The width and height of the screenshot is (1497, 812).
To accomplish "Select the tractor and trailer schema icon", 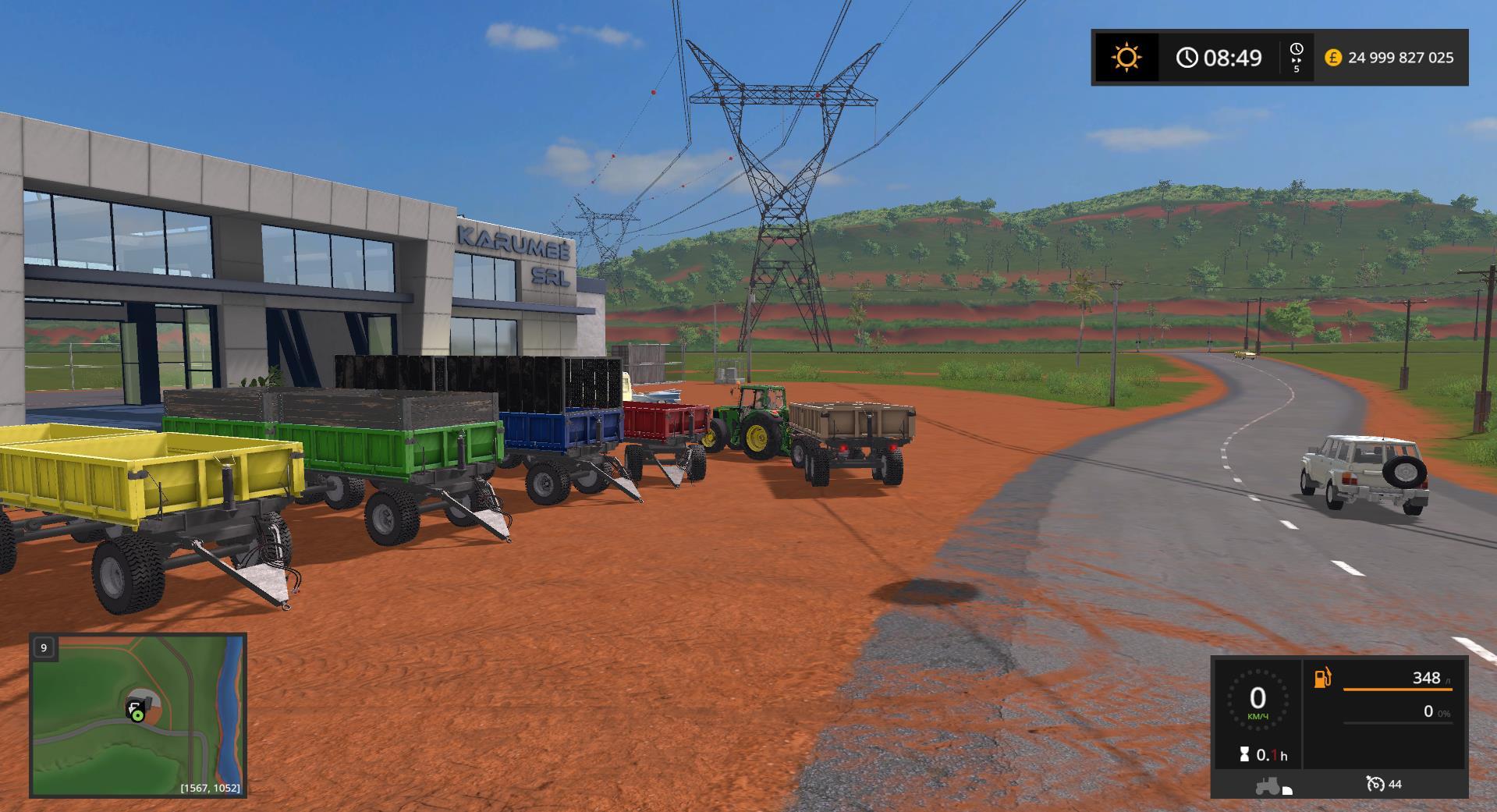I will (1272, 786).
